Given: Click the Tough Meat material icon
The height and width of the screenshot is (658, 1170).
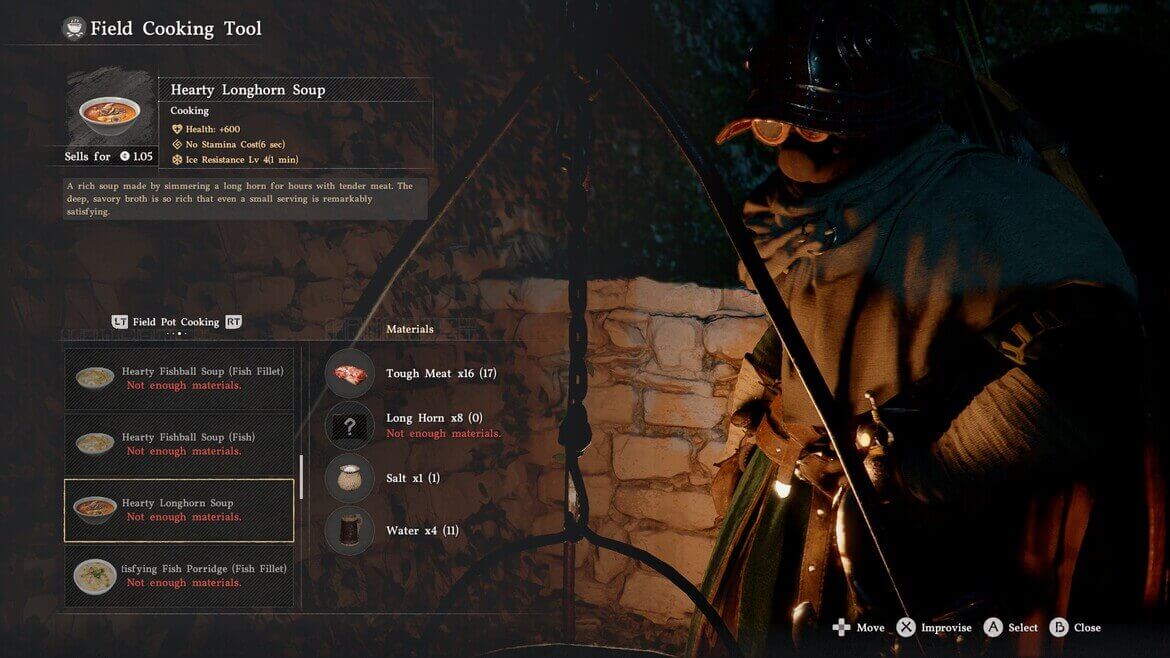Looking at the screenshot, I should point(349,374).
